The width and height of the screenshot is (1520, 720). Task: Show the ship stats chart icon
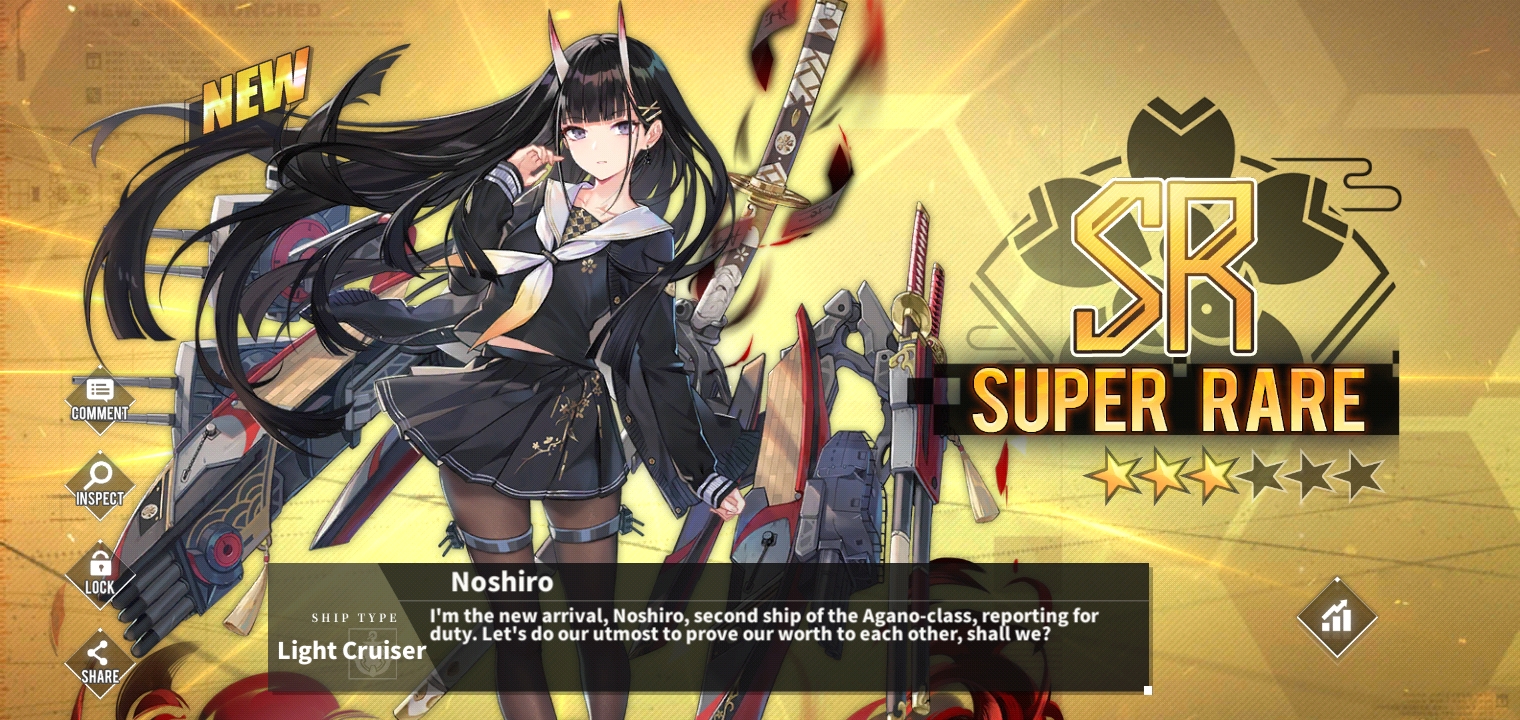click(1336, 618)
